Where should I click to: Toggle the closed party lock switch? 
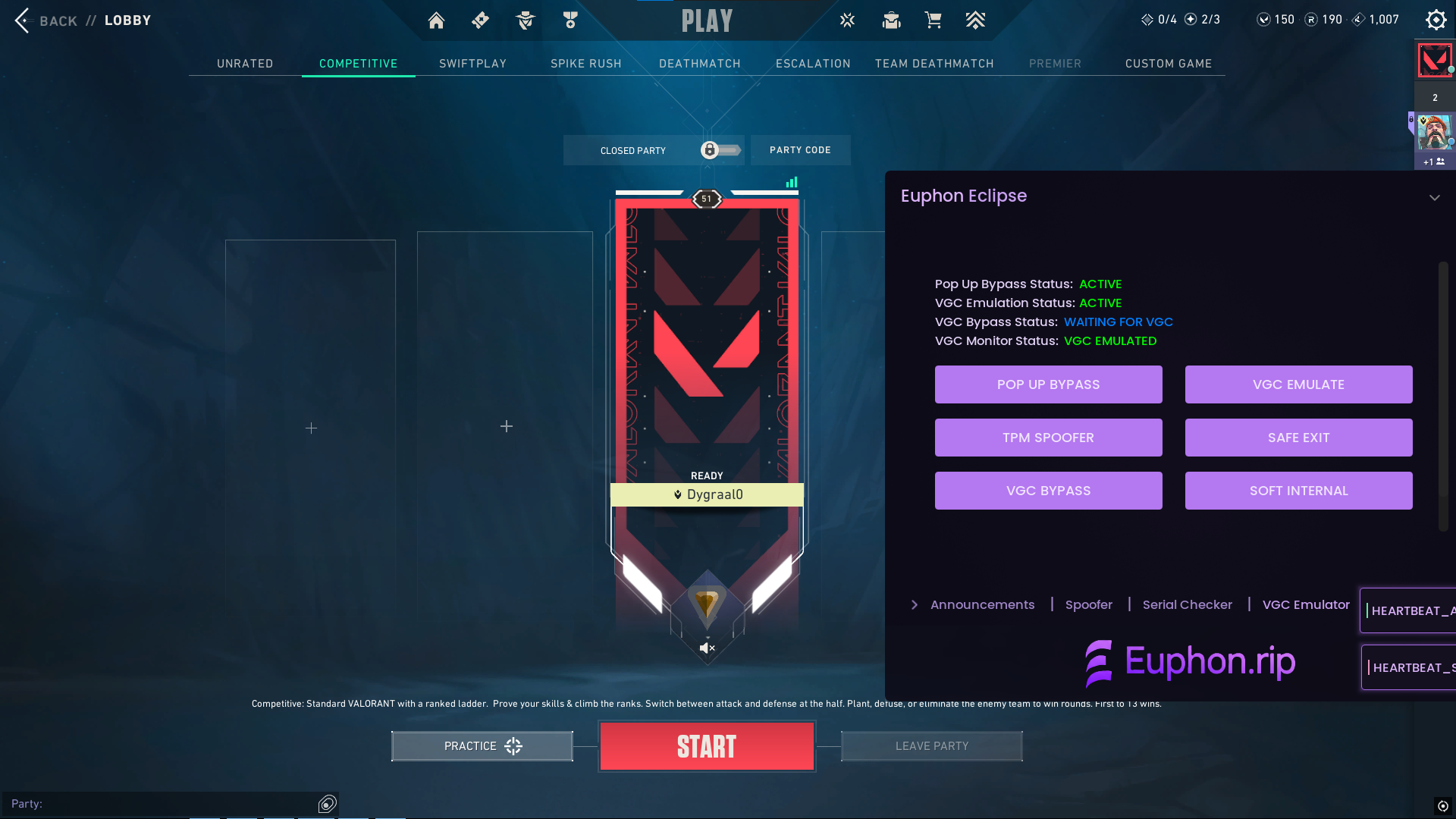tap(719, 150)
